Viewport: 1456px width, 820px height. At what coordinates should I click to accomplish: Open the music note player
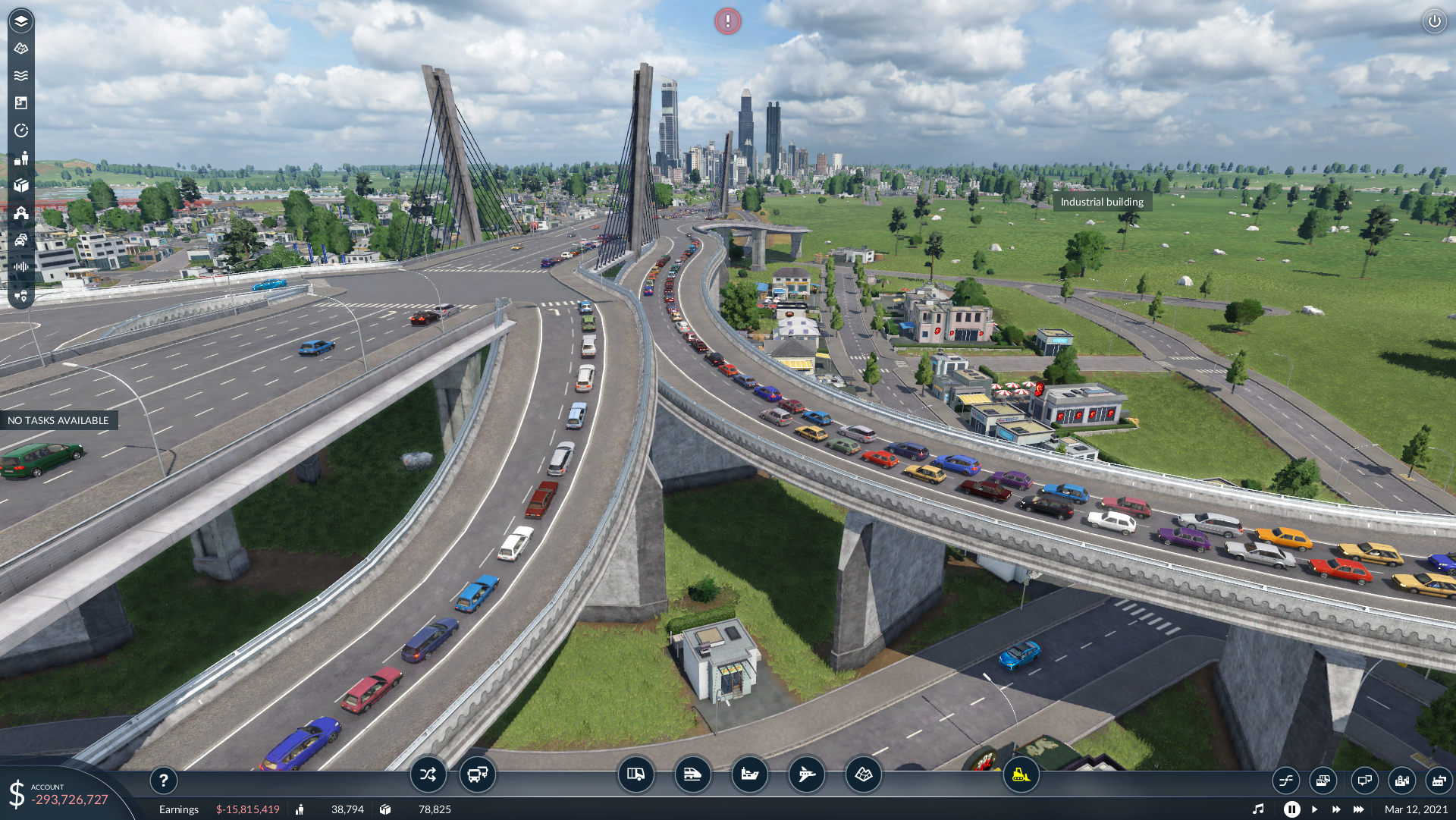(x=1258, y=809)
